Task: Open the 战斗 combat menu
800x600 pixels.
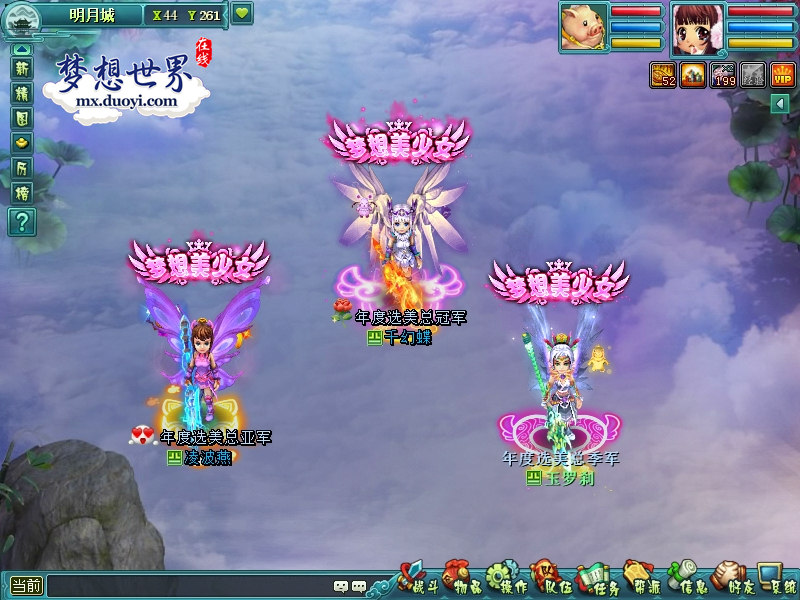Action: coord(412,580)
